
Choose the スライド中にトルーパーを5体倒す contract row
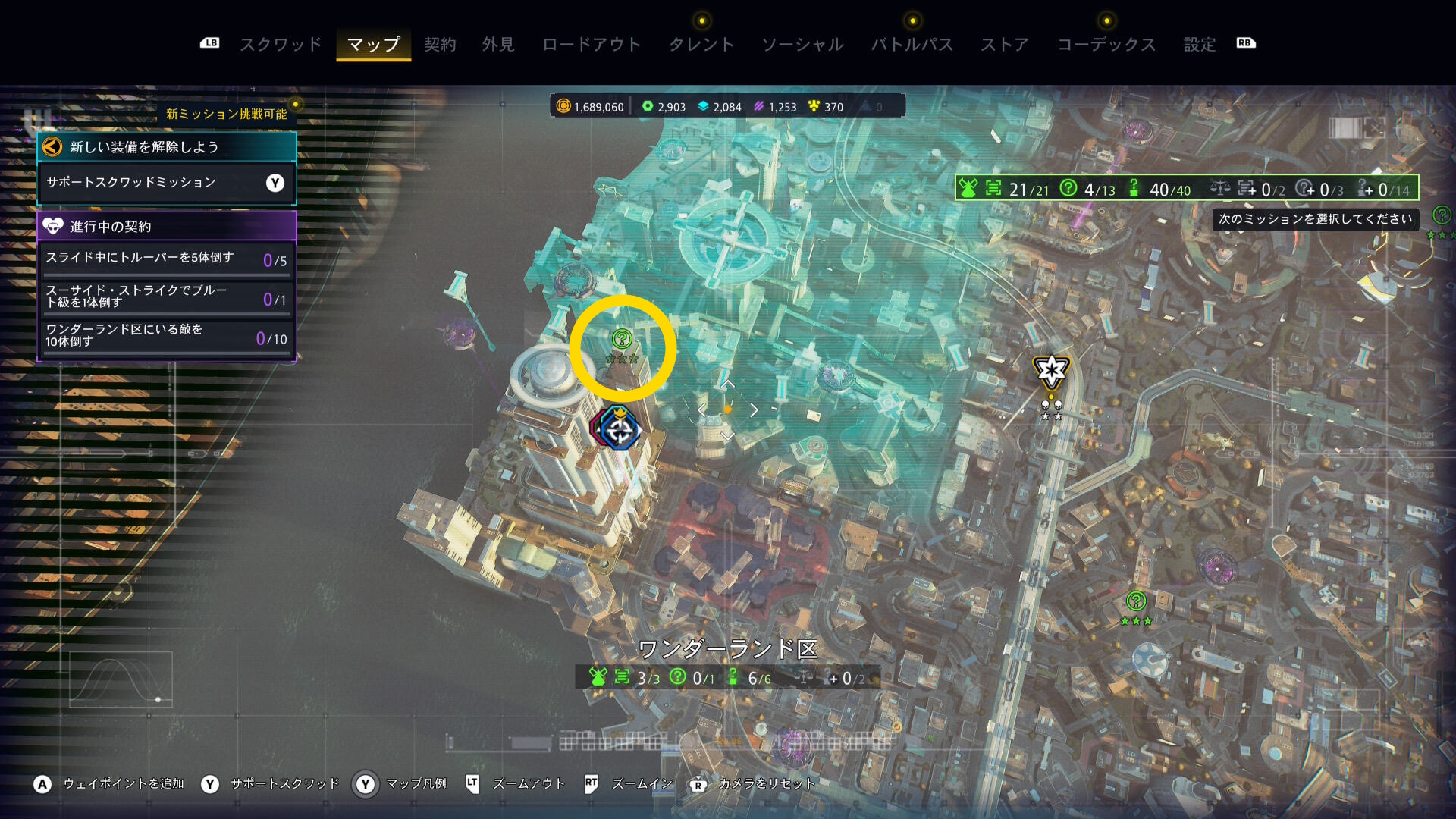coord(166,259)
